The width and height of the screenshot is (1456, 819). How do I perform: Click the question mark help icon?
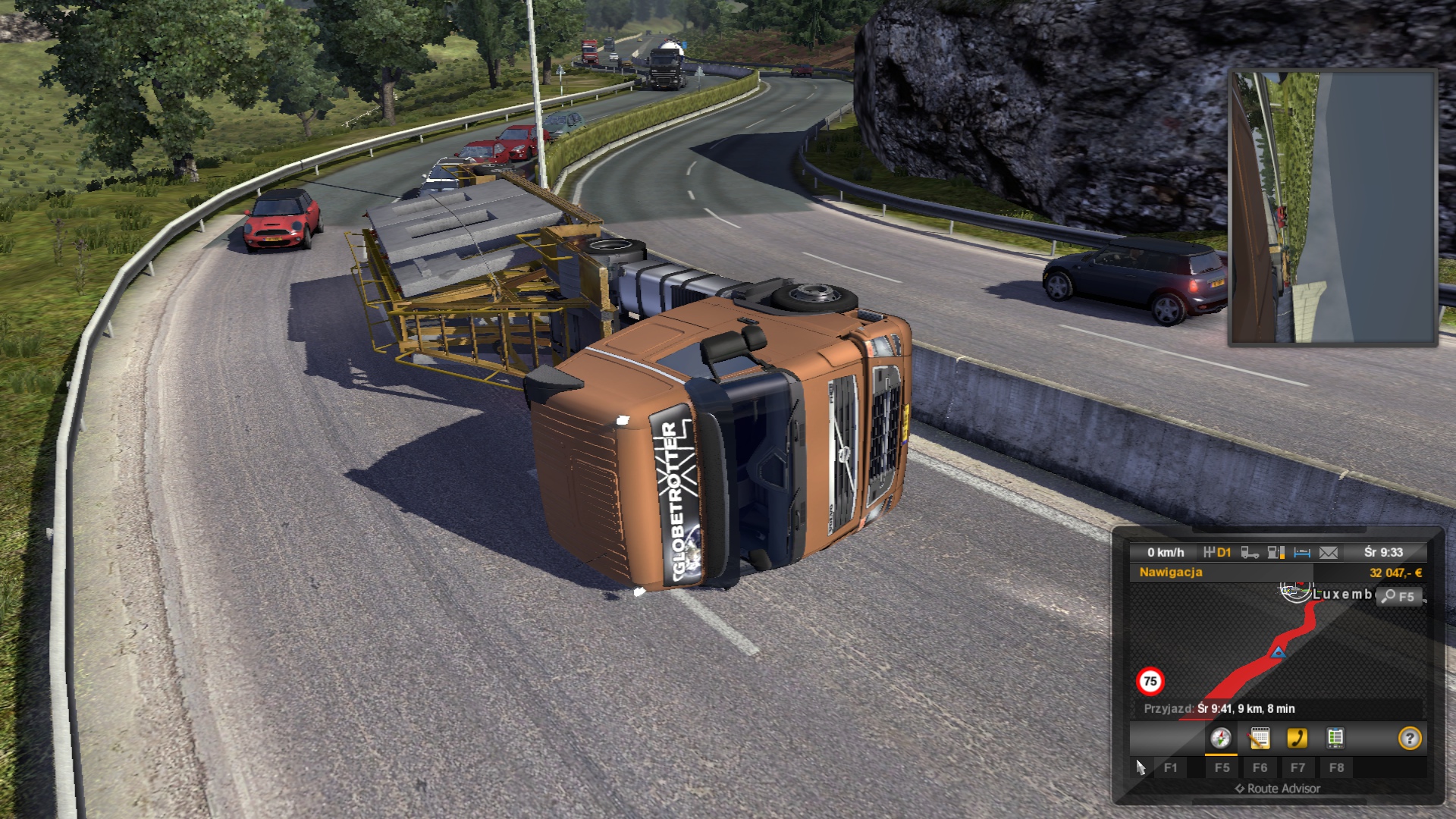pyautogui.click(x=1410, y=738)
